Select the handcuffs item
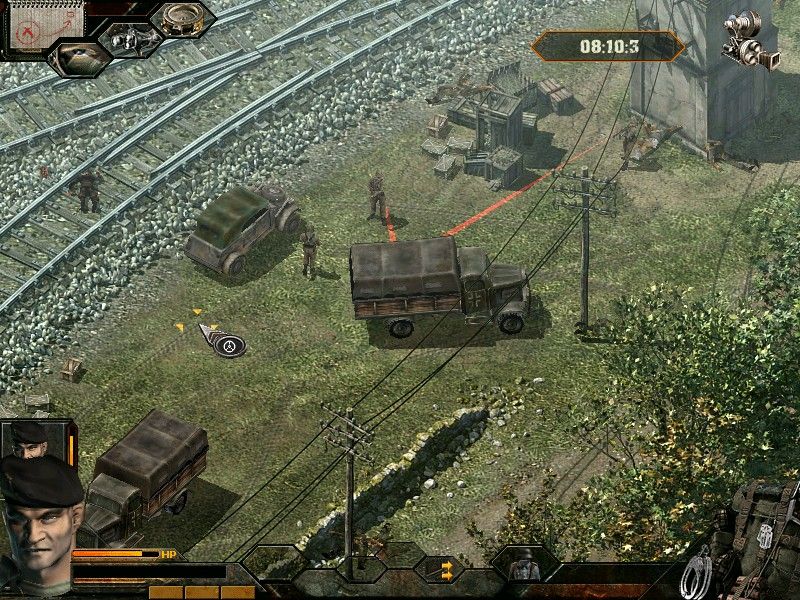 [696, 574]
